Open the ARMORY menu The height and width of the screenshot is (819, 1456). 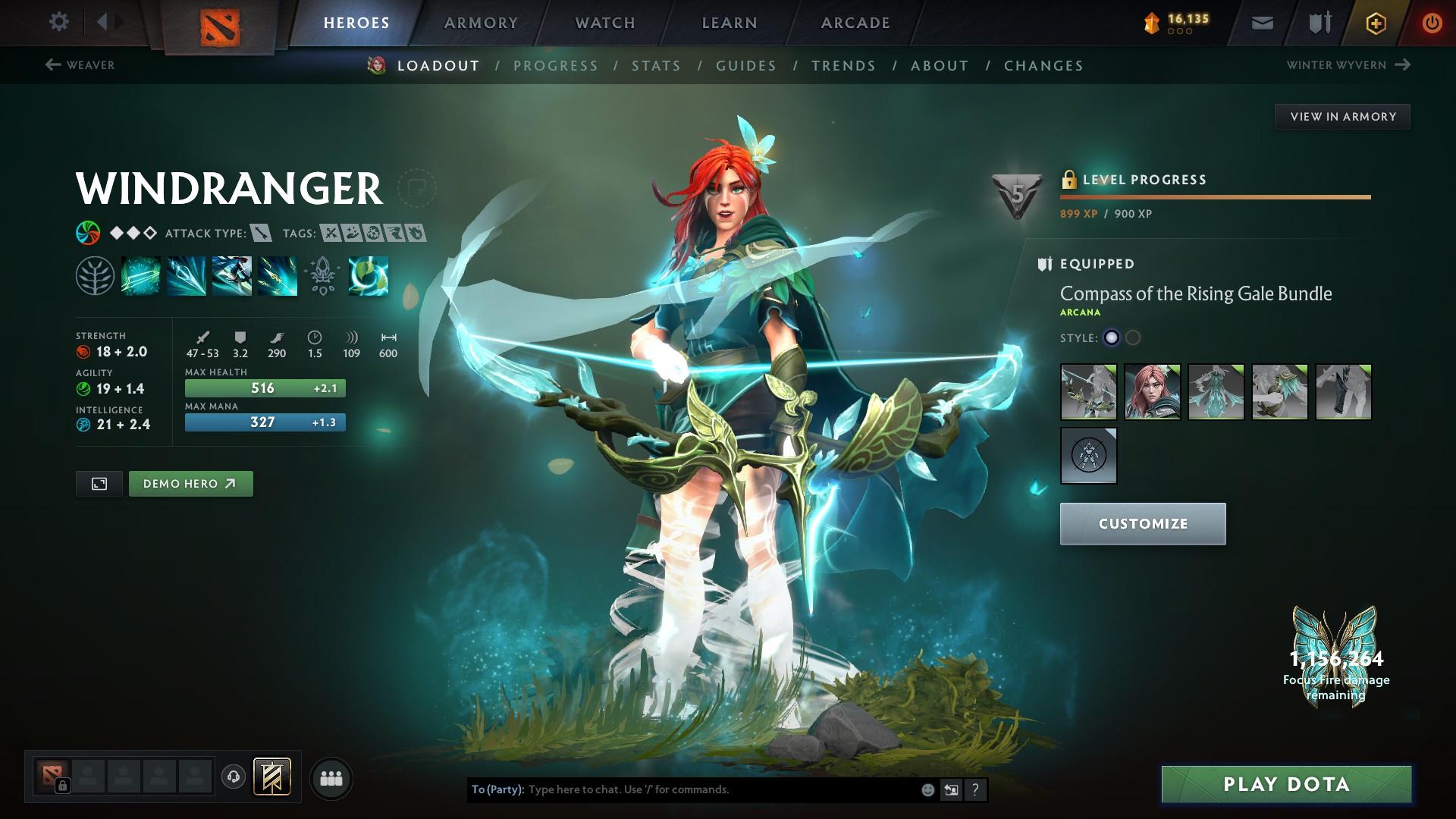click(x=481, y=22)
